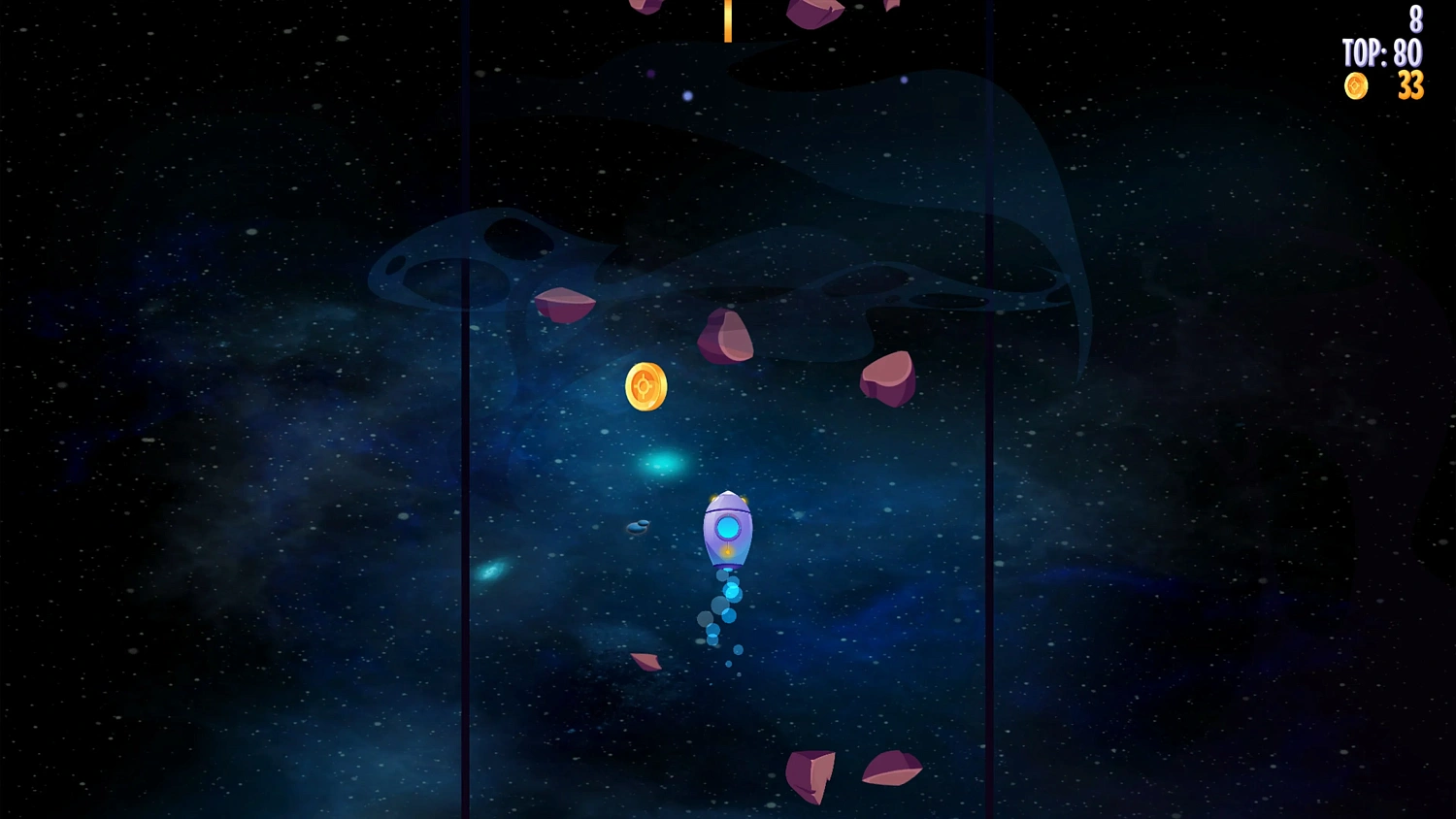
Task: Collect the spinning gold coin above the rocket
Action: coord(645,386)
